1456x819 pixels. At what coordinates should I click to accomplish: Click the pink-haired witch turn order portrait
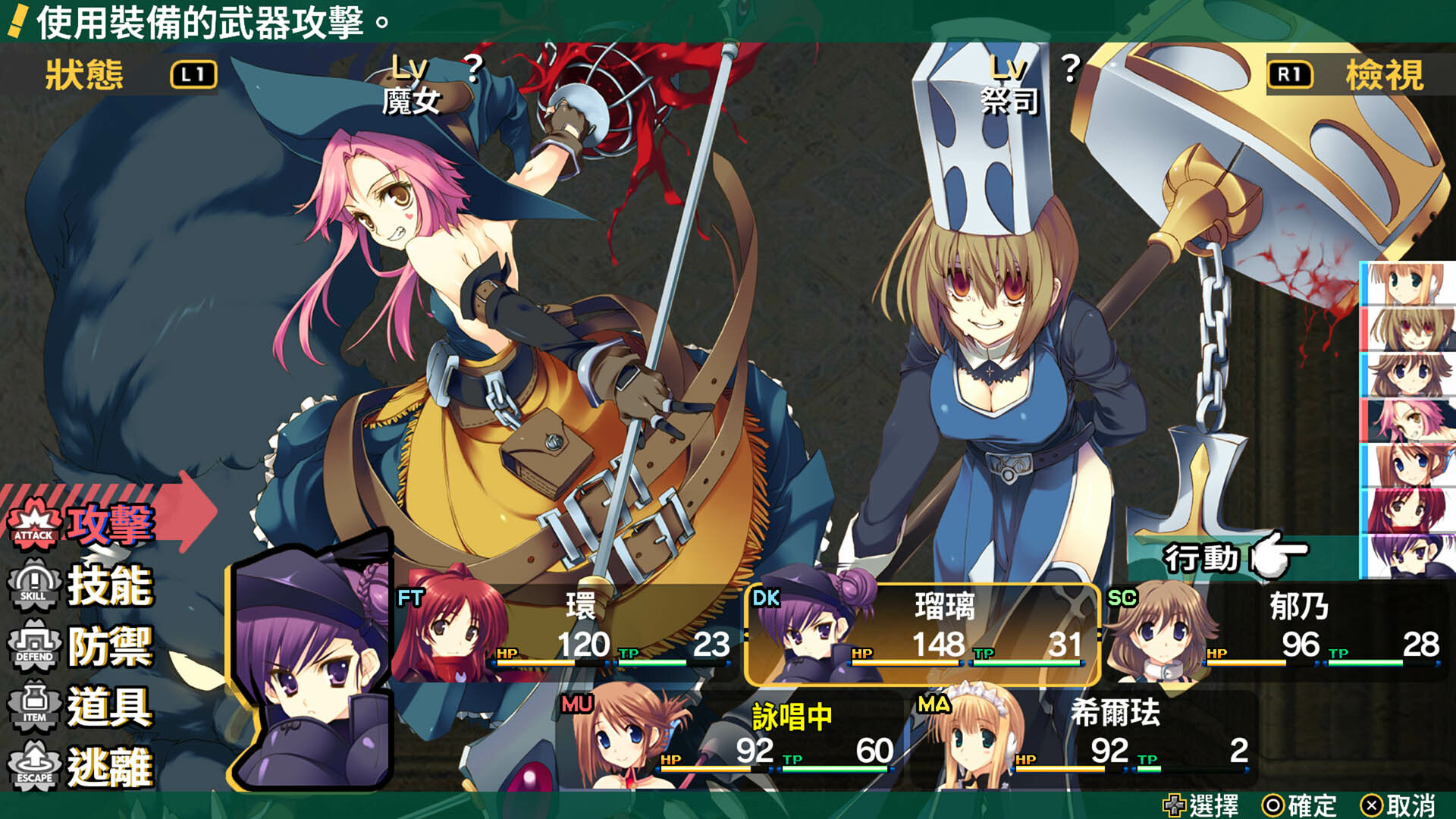(x=1409, y=420)
